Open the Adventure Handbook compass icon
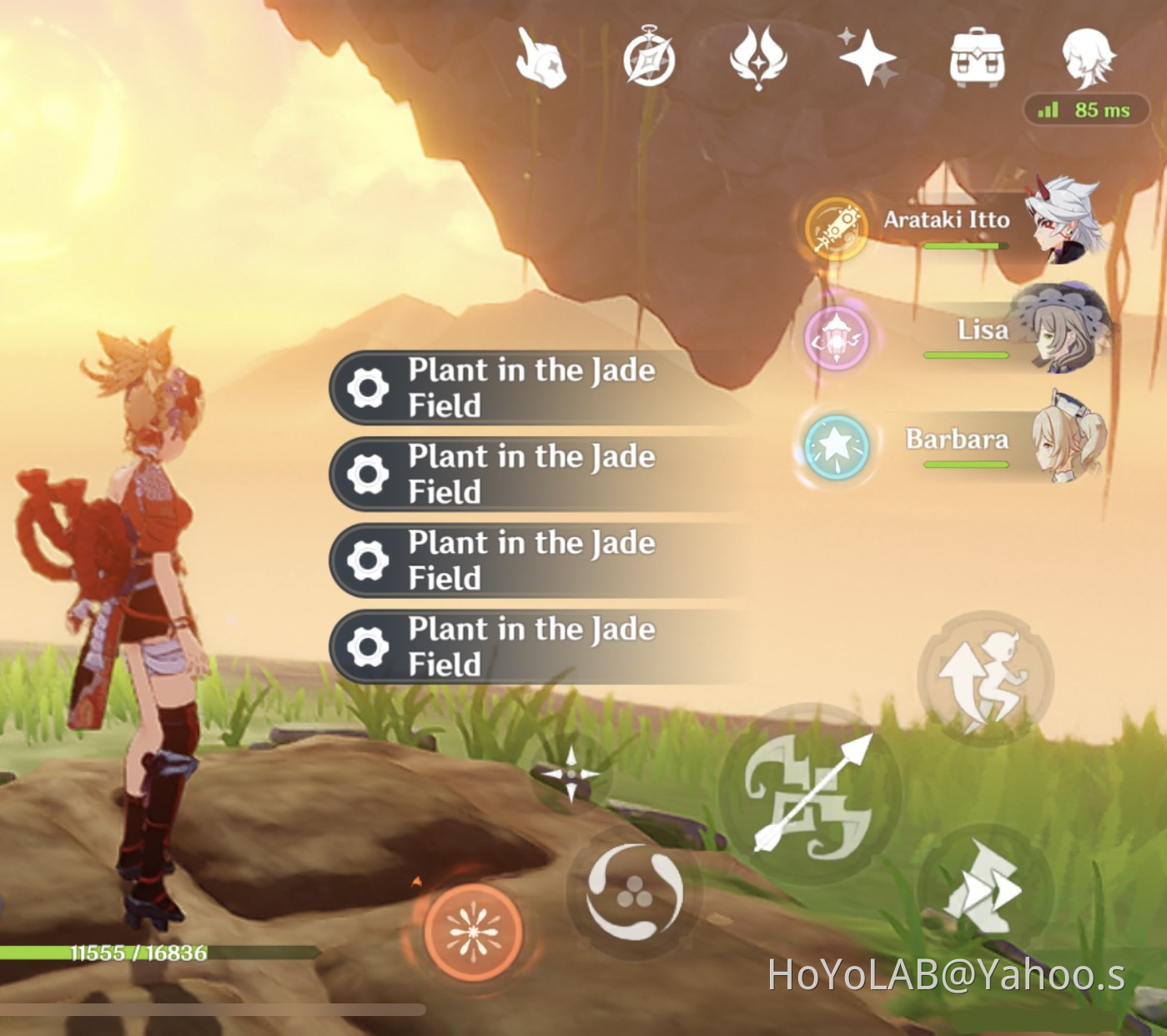The height and width of the screenshot is (1036, 1167). (651, 58)
